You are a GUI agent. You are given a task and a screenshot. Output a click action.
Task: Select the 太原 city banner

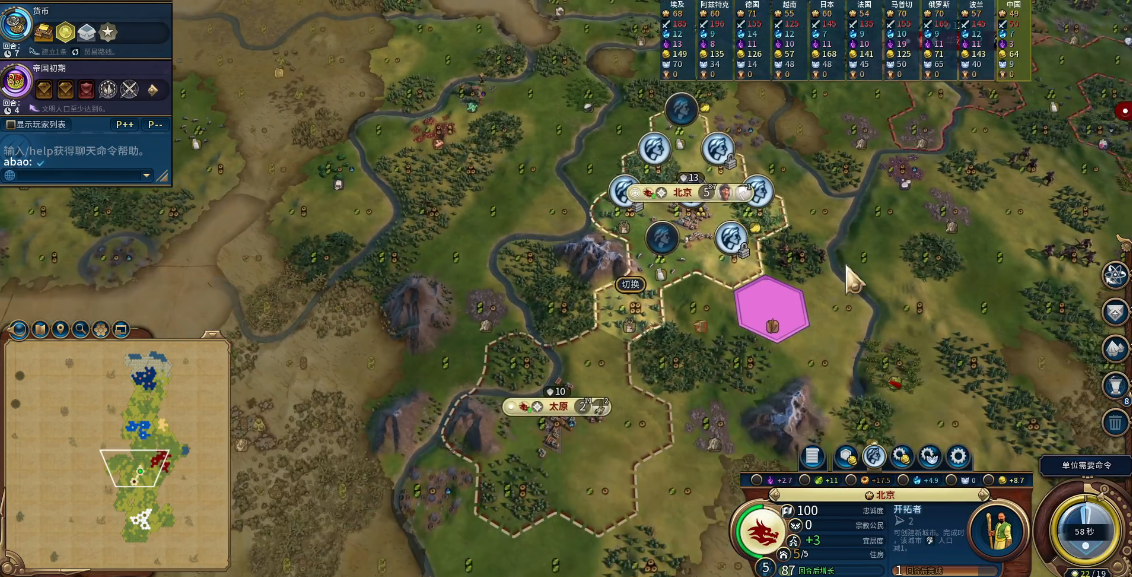point(557,406)
